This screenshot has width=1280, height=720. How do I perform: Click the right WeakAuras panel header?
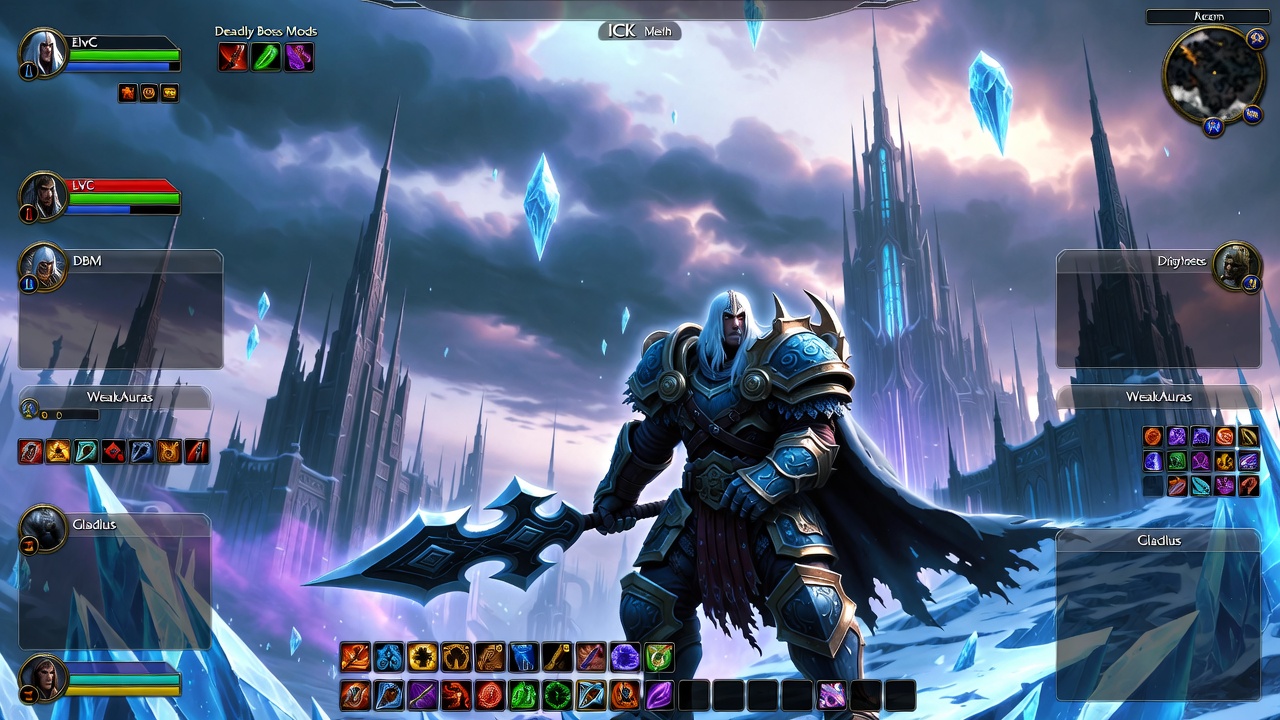[1158, 397]
